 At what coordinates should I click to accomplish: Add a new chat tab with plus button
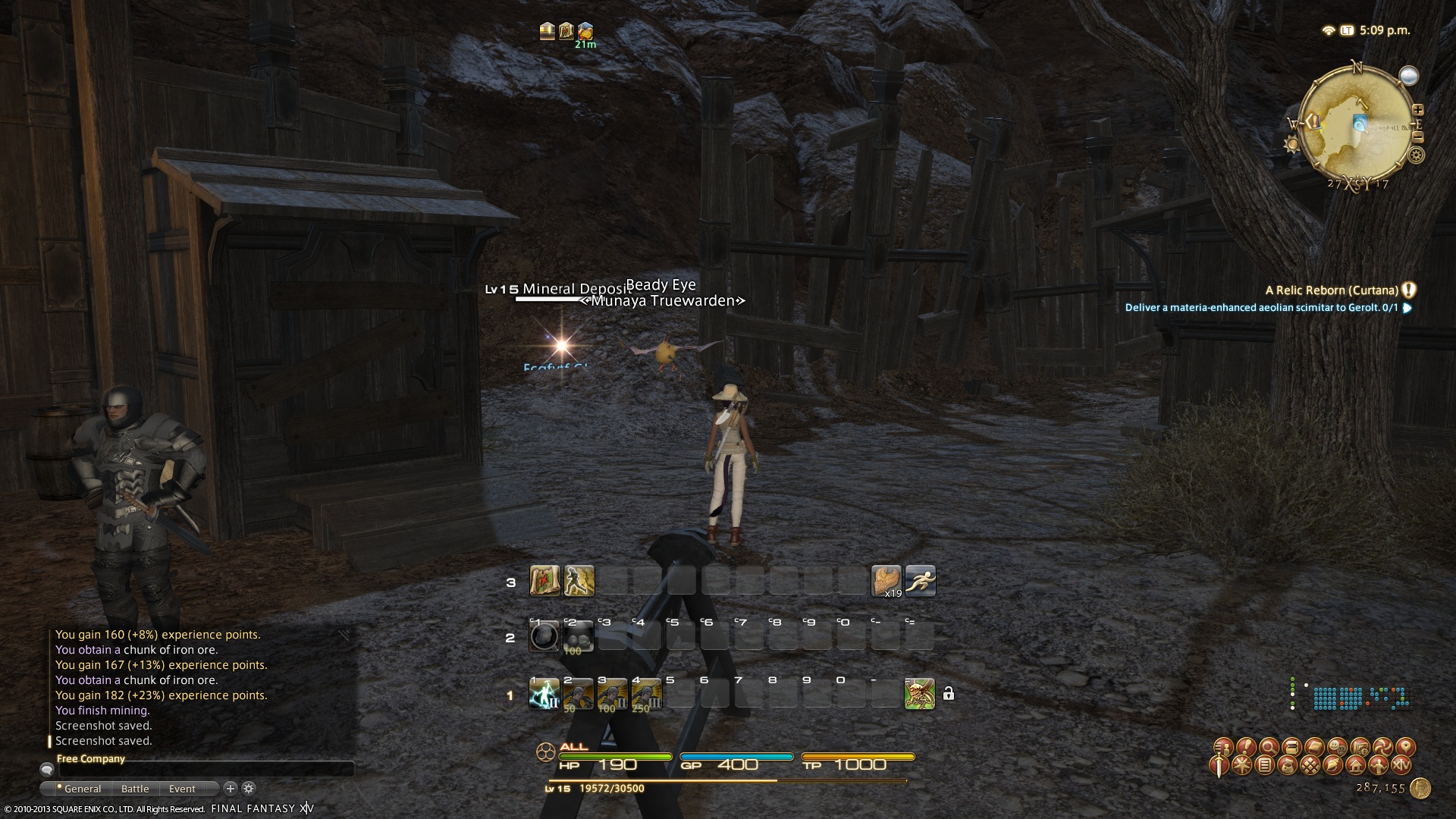click(x=231, y=789)
